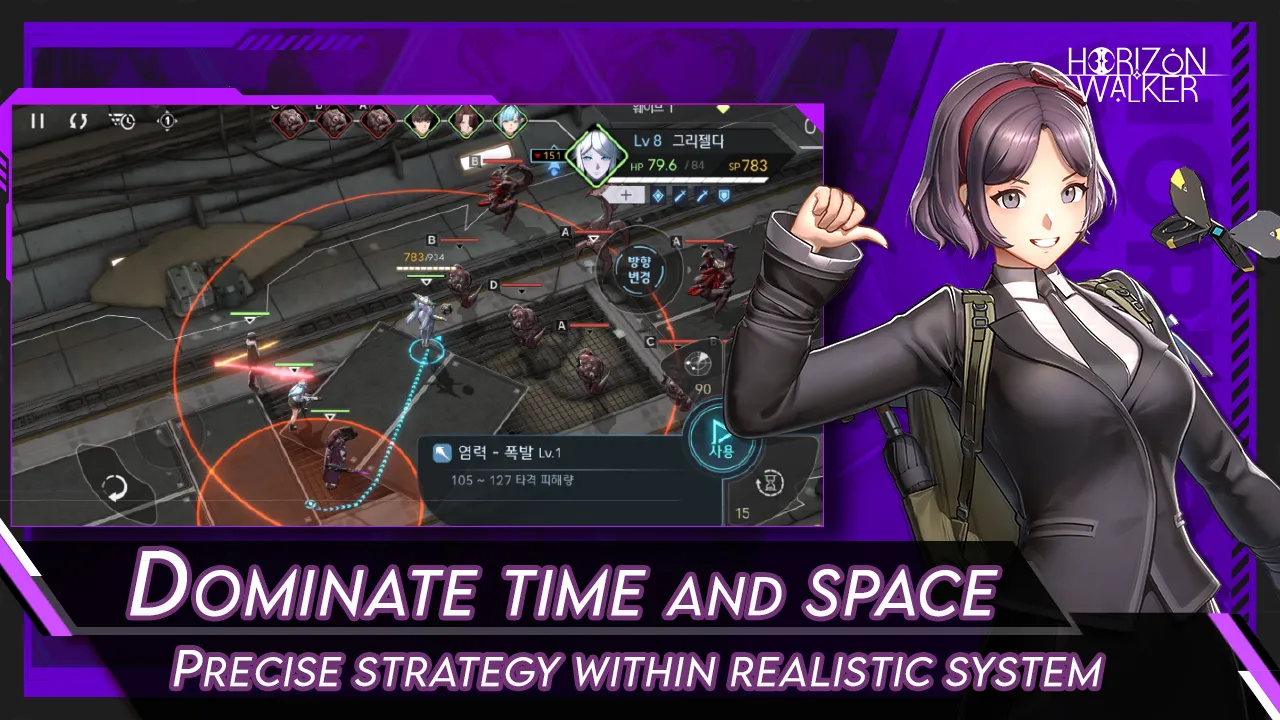The width and height of the screenshot is (1280, 720).
Task: Click the restart battle icon
Action: [x=77, y=120]
